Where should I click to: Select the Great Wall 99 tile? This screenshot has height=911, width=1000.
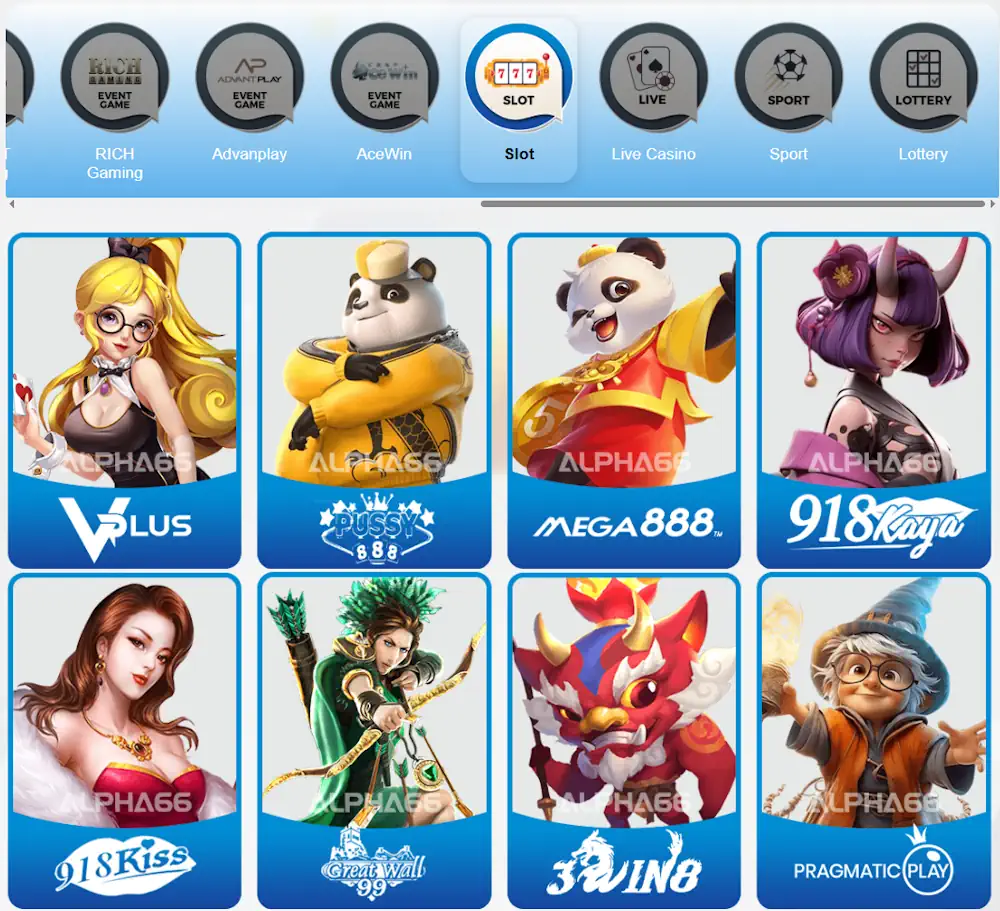click(374, 740)
